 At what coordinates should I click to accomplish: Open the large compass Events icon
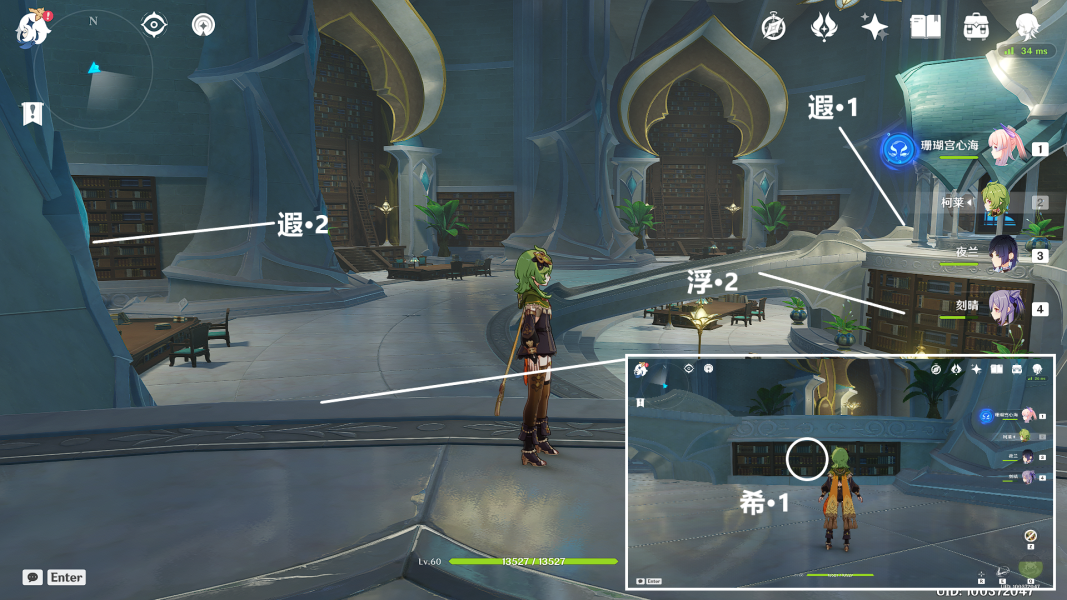(773, 27)
